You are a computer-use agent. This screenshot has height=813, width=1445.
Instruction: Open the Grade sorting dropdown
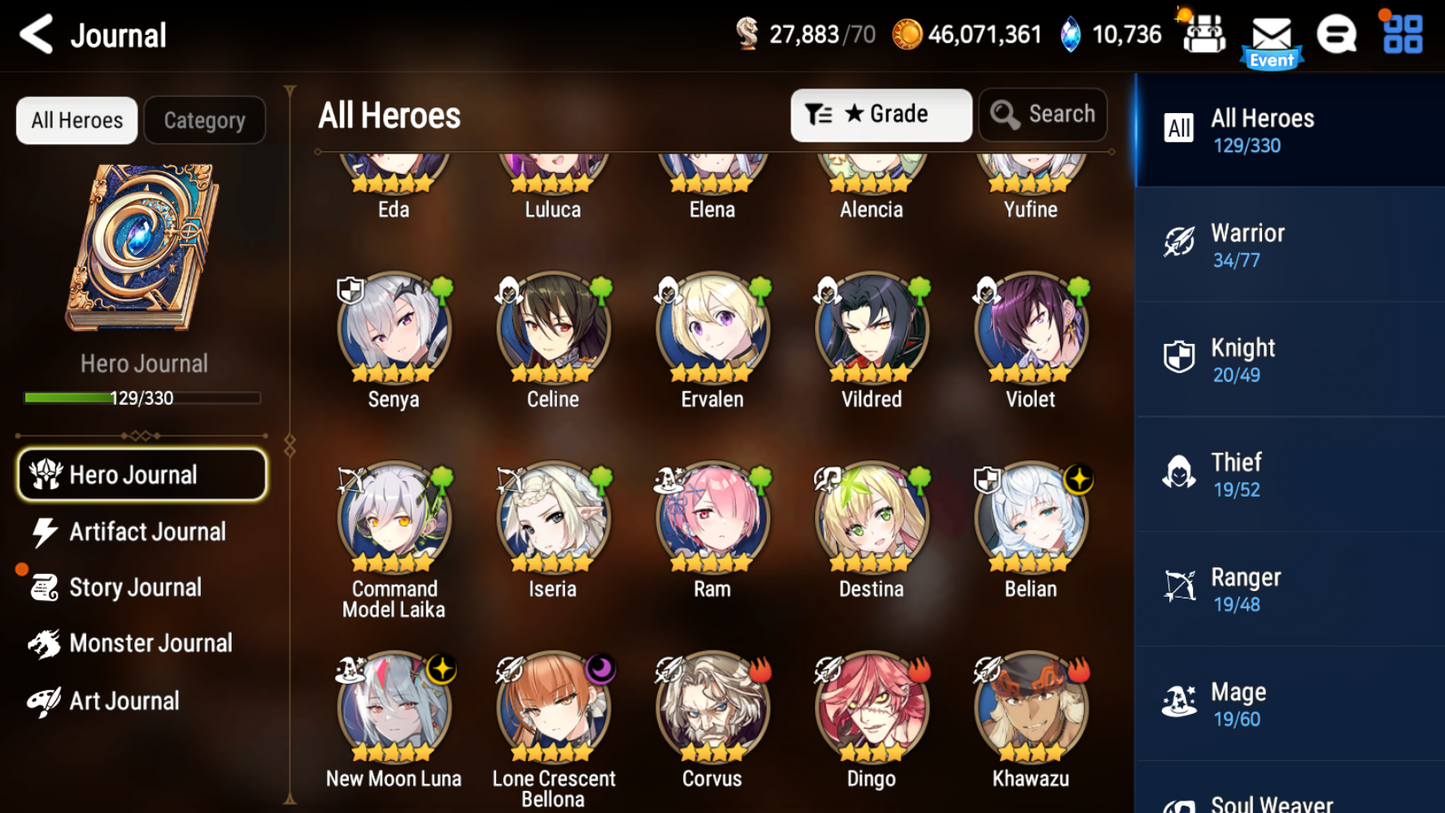pyautogui.click(x=880, y=114)
